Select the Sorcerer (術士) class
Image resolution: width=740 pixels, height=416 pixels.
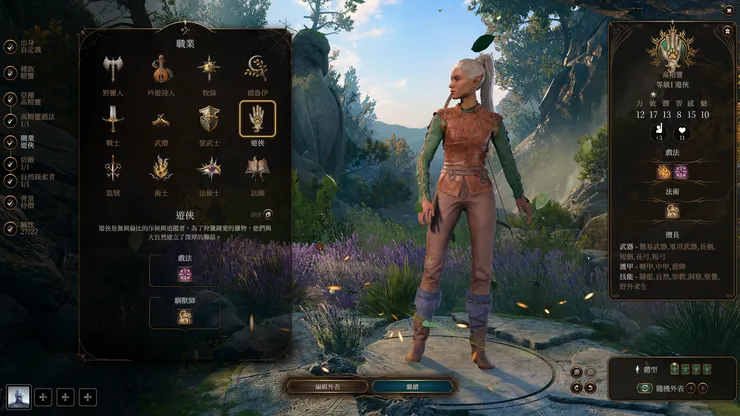click(160, 169)
